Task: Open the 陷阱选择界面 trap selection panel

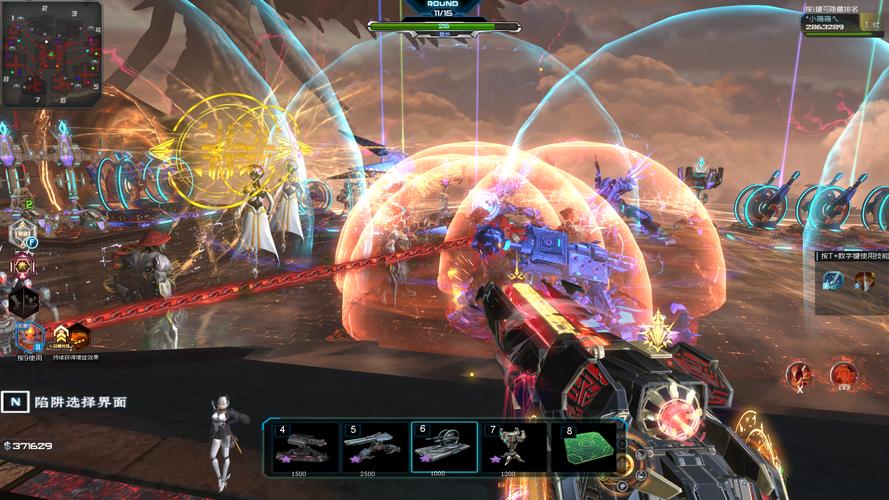Action: click(x=15, y=401)
